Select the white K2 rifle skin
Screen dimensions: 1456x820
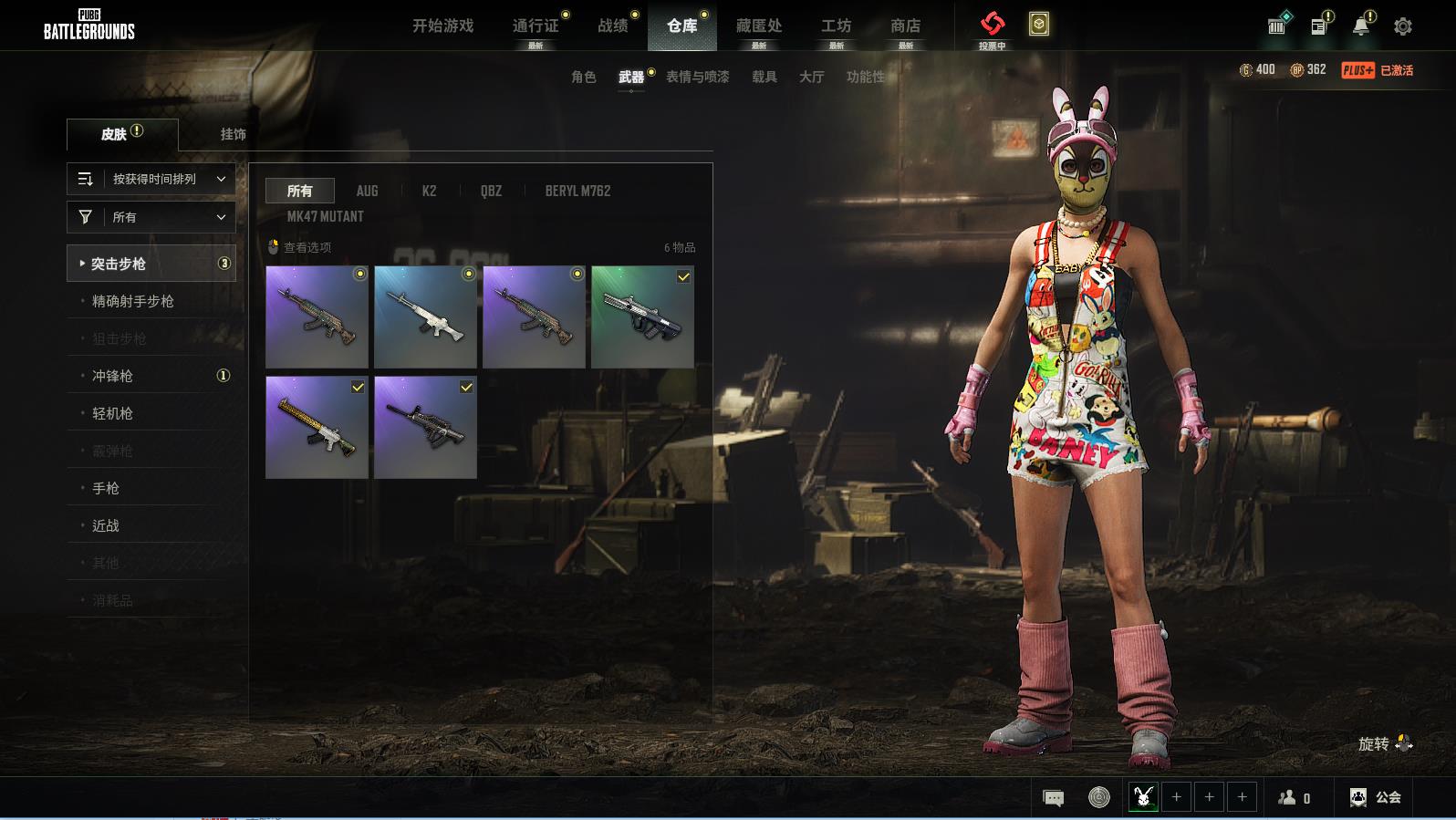425,317
